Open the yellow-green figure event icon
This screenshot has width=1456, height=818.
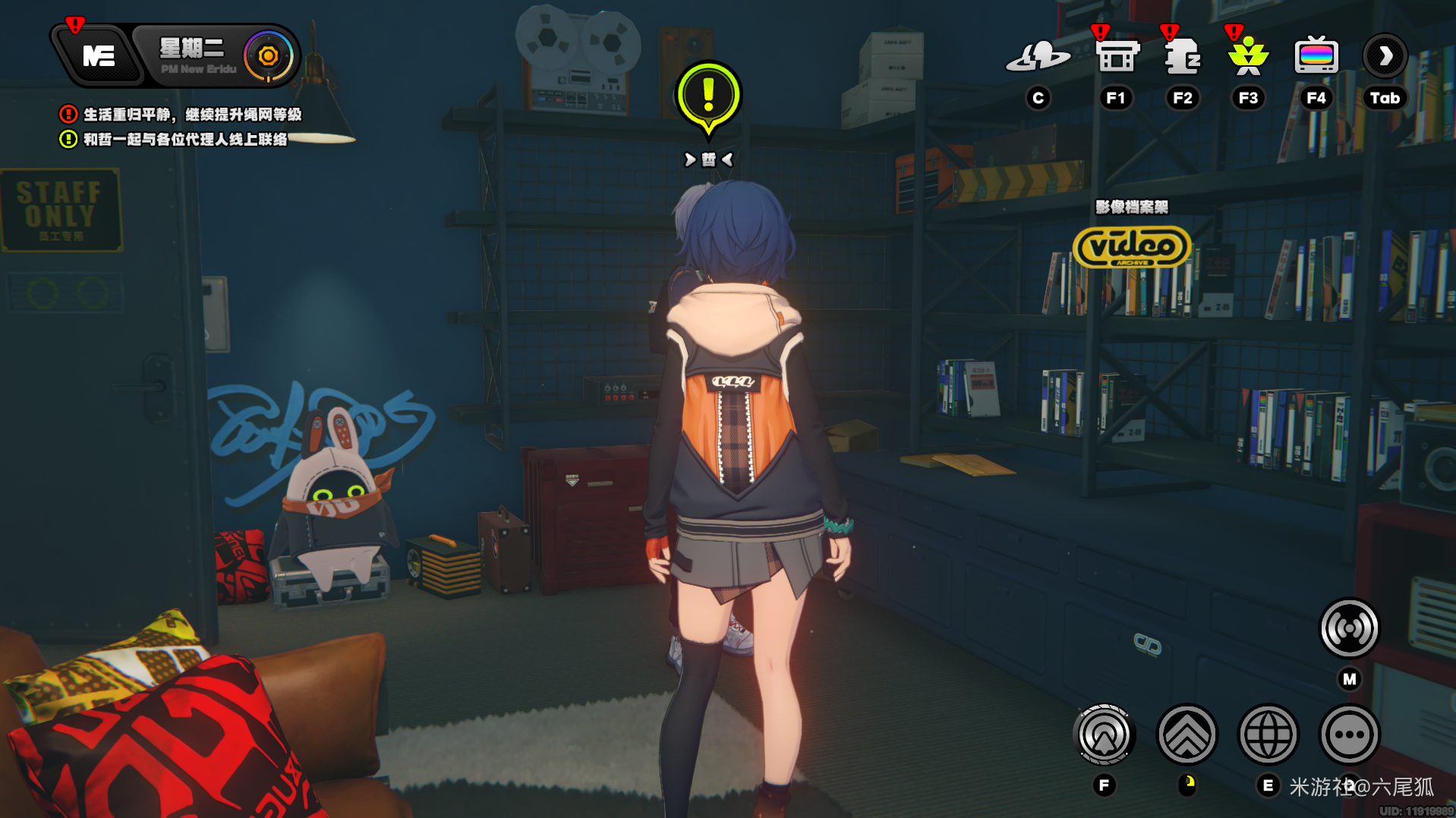pyautogui.click(x=1248, y=56)
